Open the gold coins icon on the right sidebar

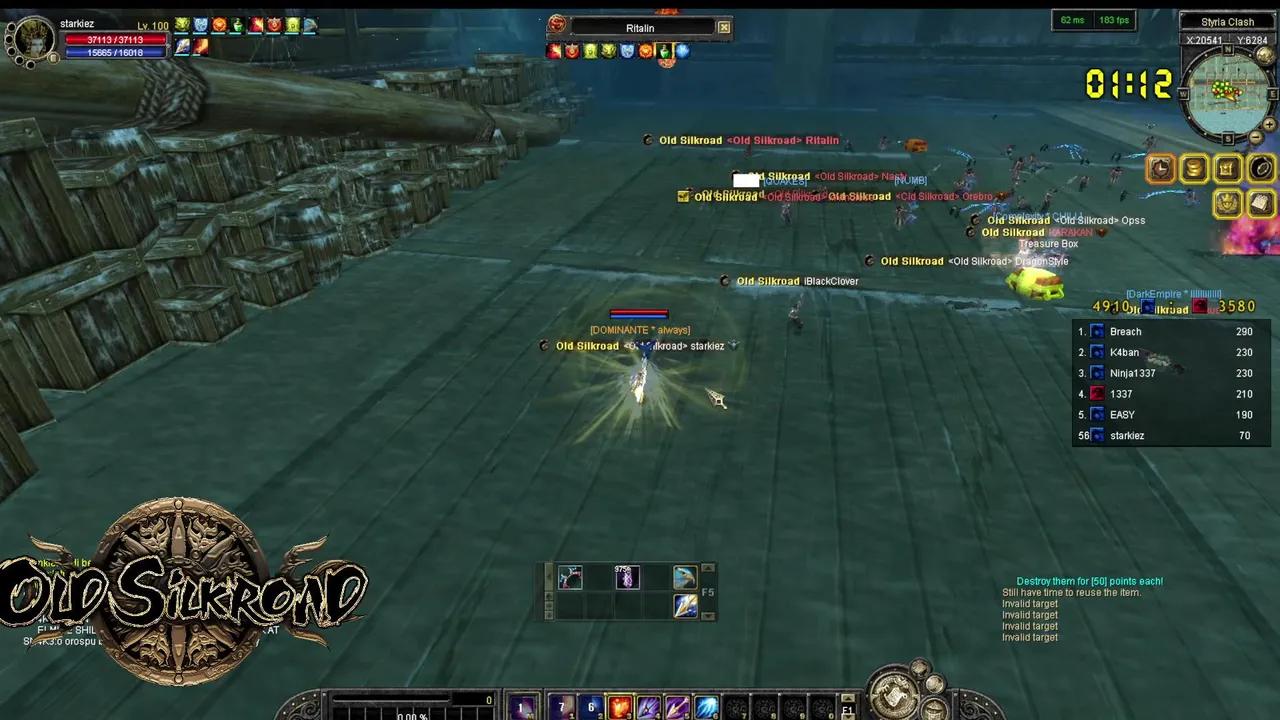pos(1194,168)
